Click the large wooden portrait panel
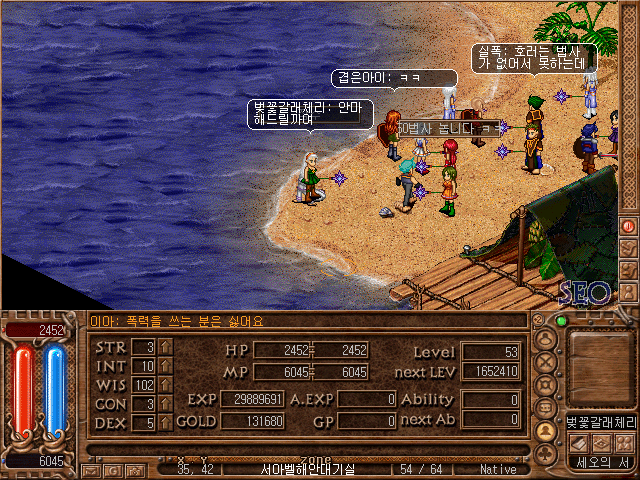The width and height of the screenshot is (640, 480). pyautogui.click(x=600, y=367)
